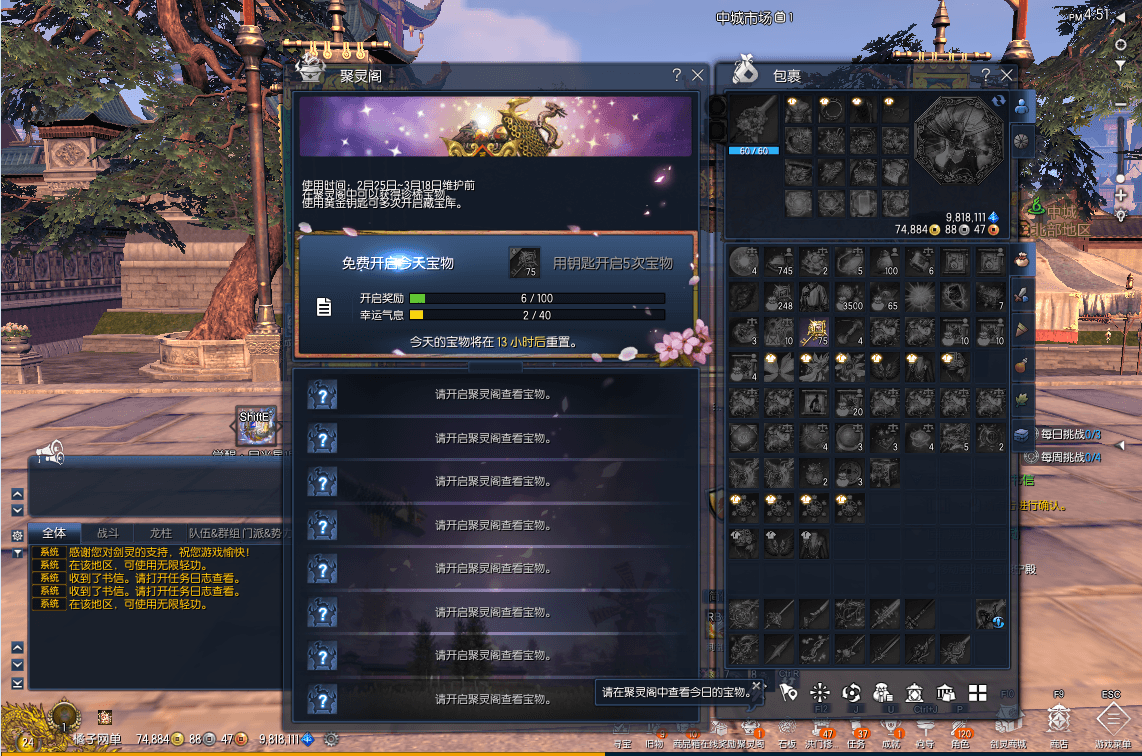The height and width of the screenshot is (756, 1142).
Task: Switch to the 龙柱 chat tab
Action: click(x=160, y=533)
